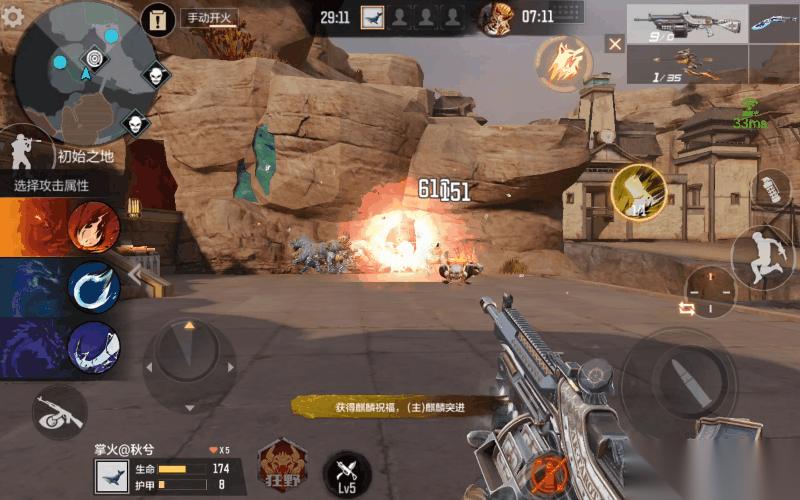Toggle the rifle view icon
Screen dimensions: 800x500
coord(58,413)
